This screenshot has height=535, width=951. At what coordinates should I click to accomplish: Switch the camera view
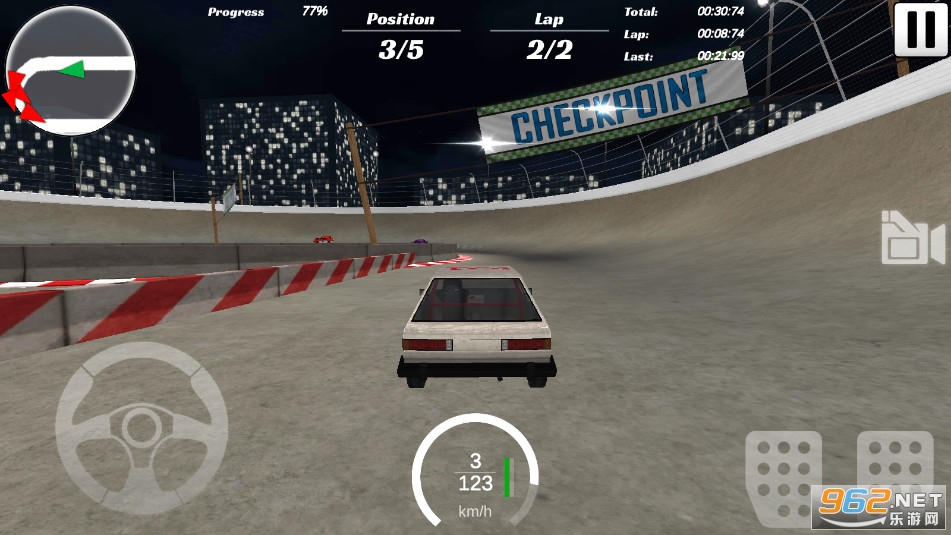click(x=912, y=239)
